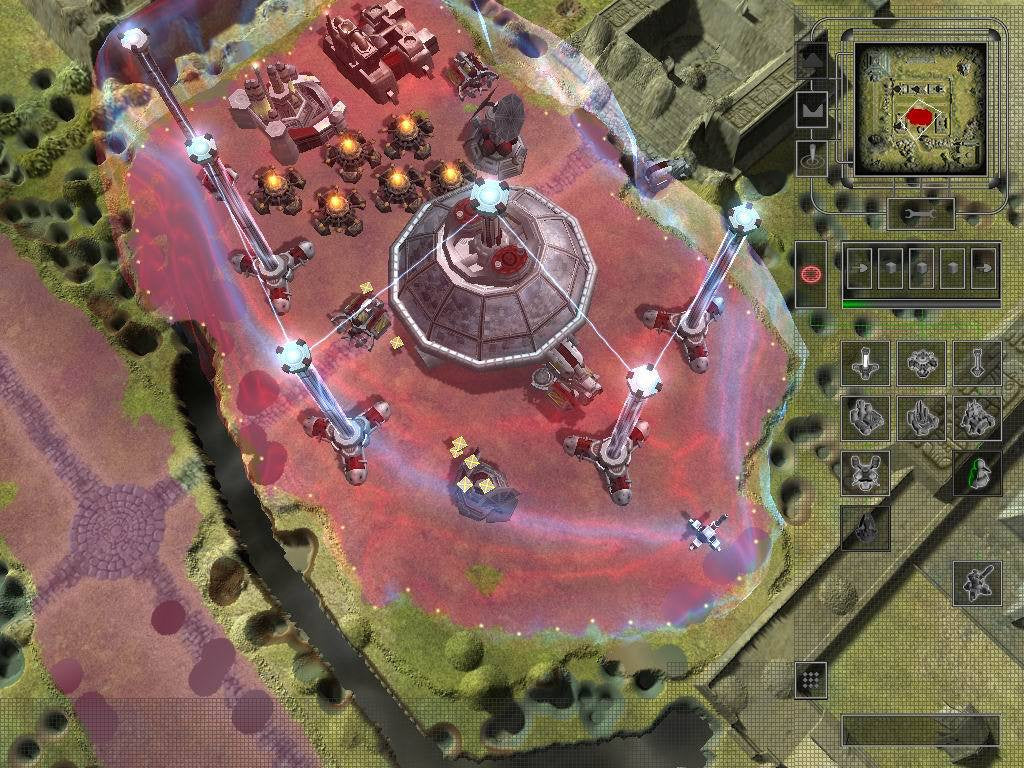This screenshot has height=768, width=1024.
Task: Select the green-outlined unit icon
Action: [x=976, y=471]
